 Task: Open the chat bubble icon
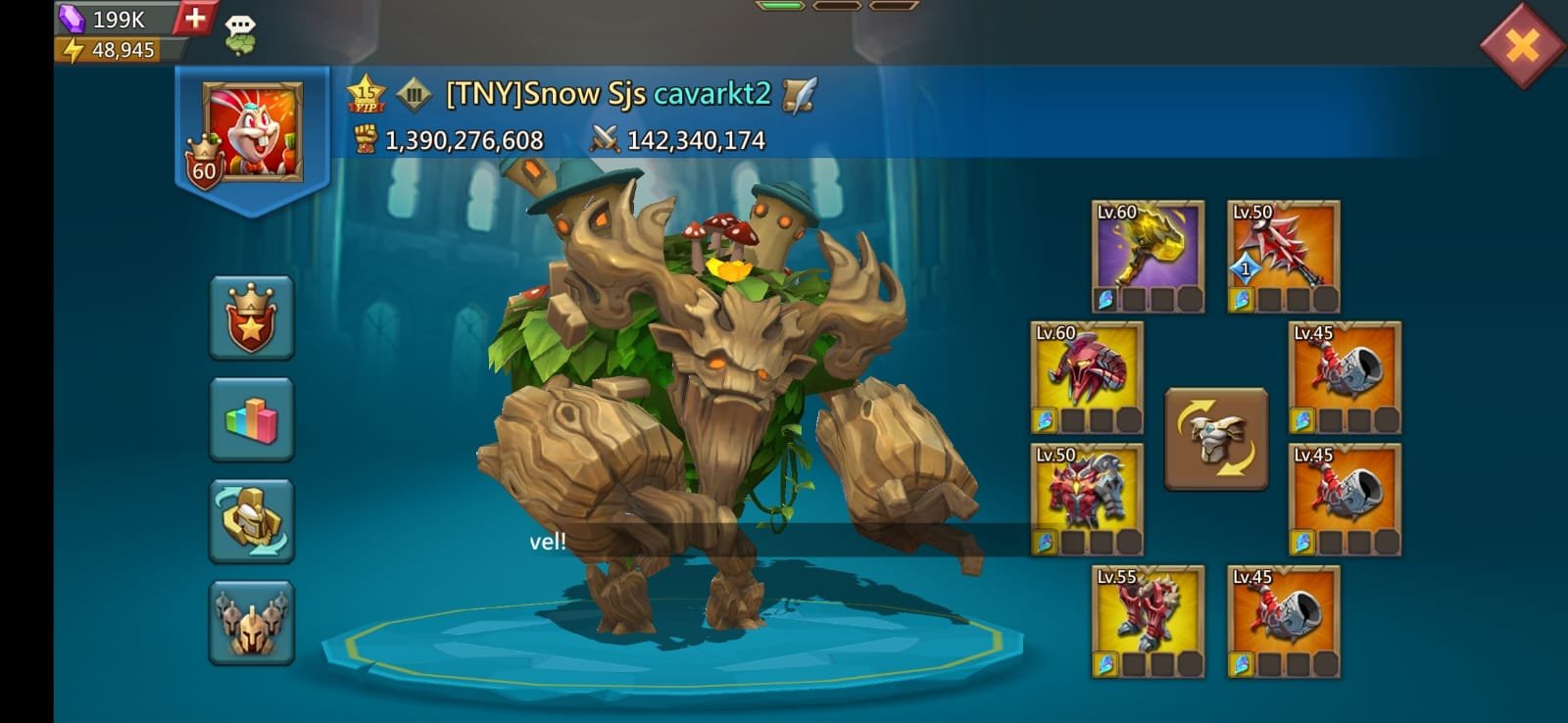pyautogui.click(x=240, y=33)
